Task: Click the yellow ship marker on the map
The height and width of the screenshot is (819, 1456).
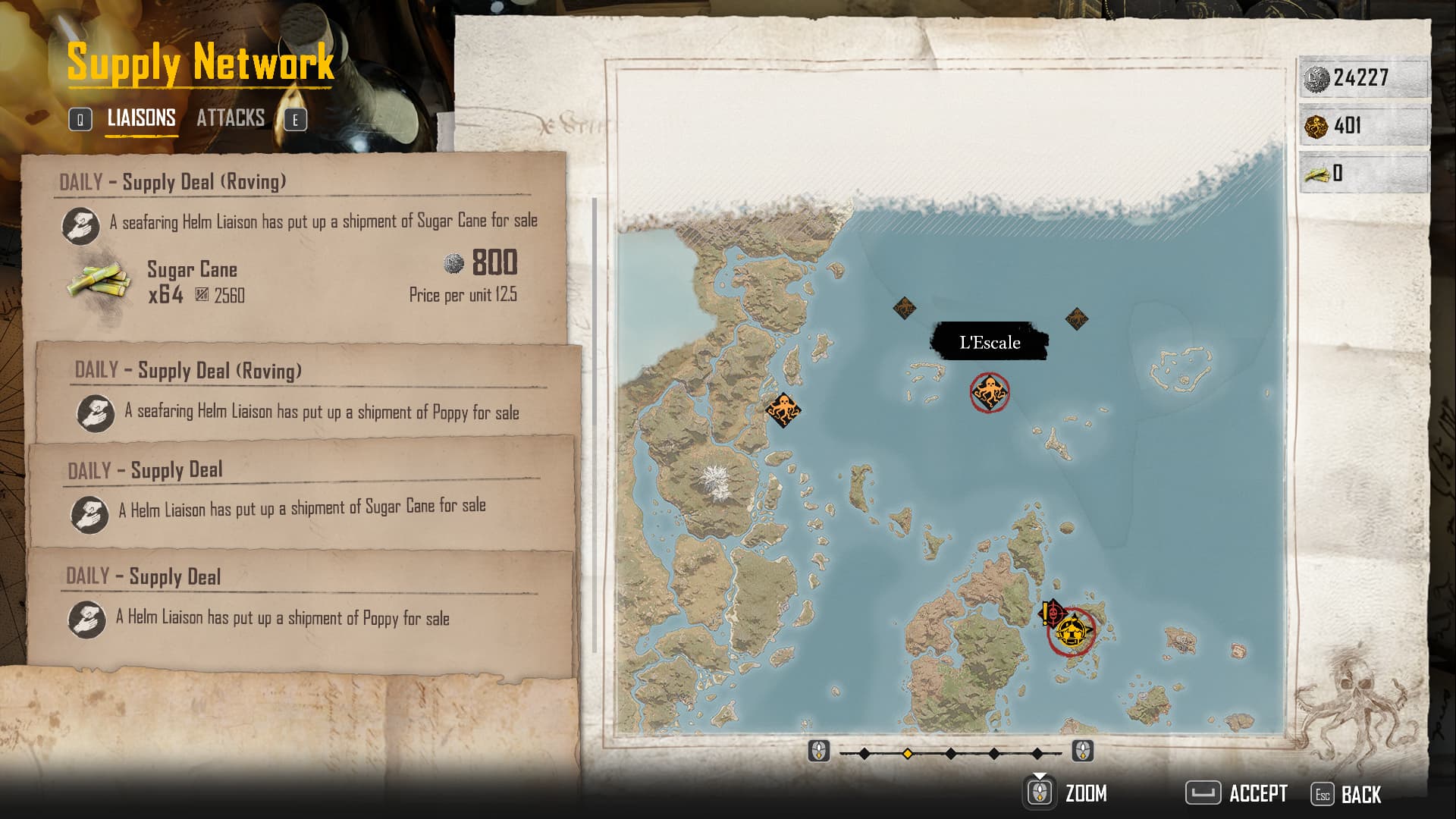Action: [1072, 631]
